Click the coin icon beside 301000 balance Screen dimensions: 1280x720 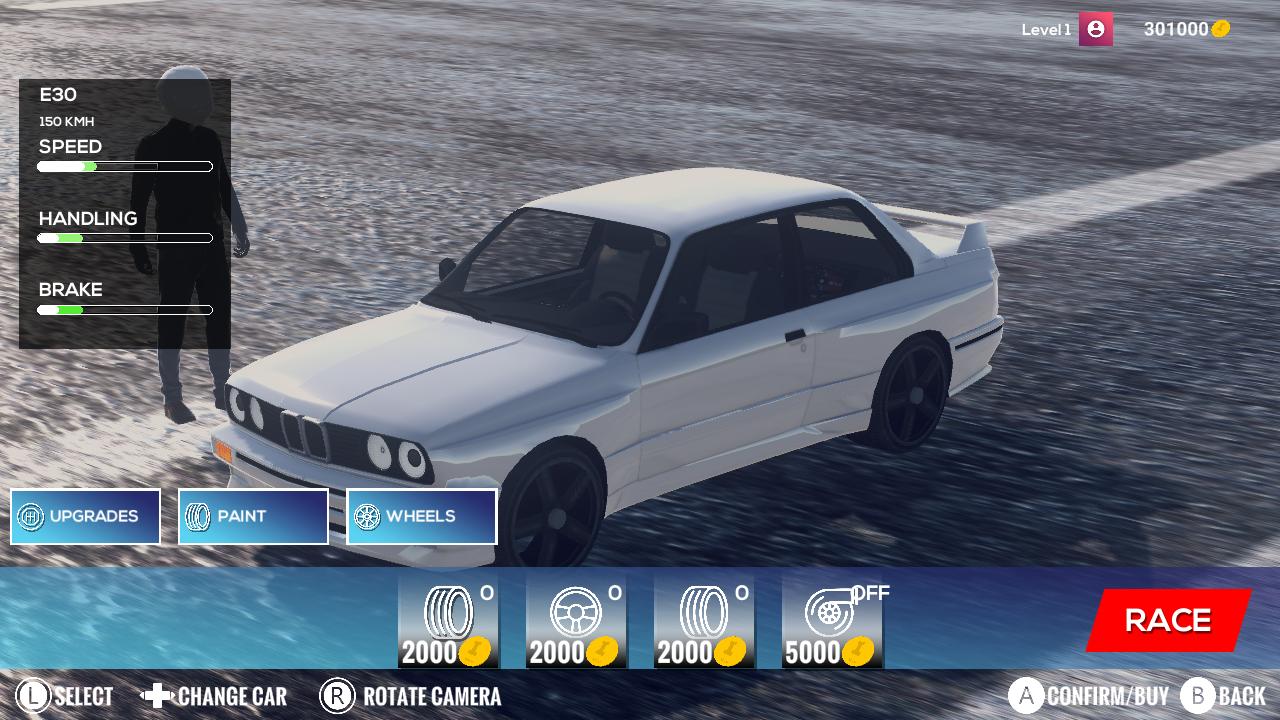[1219, 29]
